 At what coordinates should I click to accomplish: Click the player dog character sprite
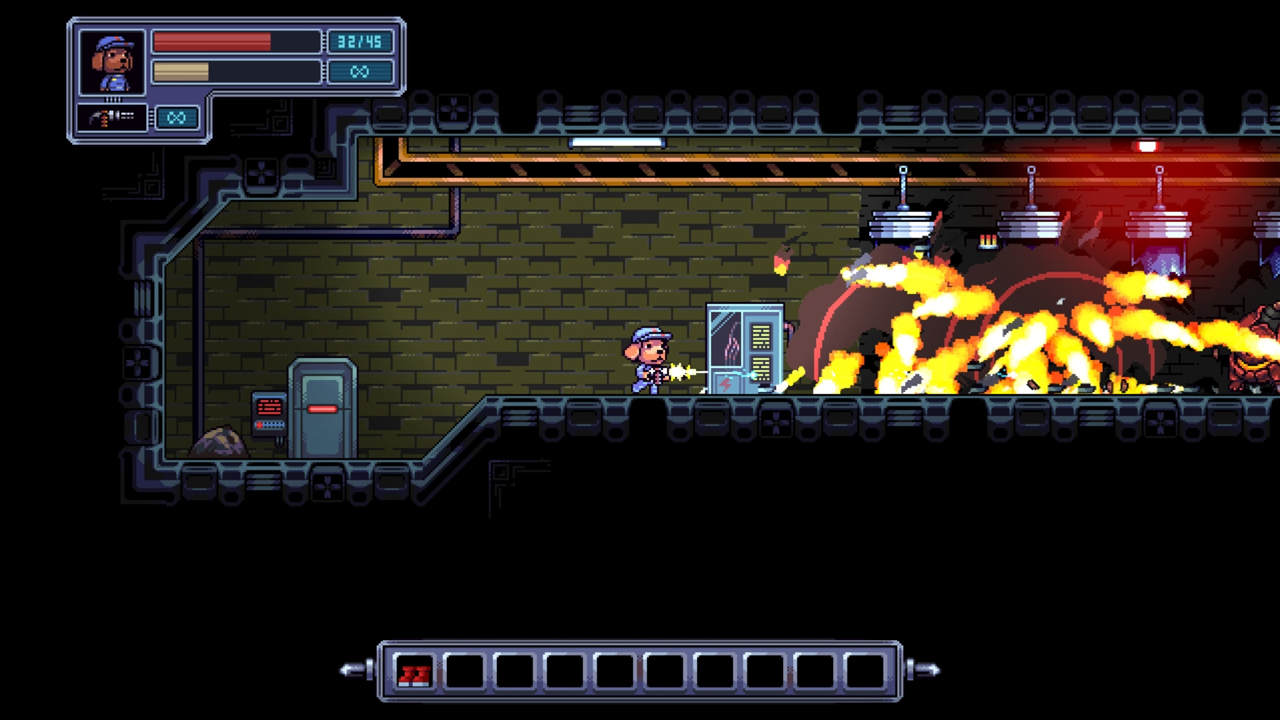pos(650,360)
